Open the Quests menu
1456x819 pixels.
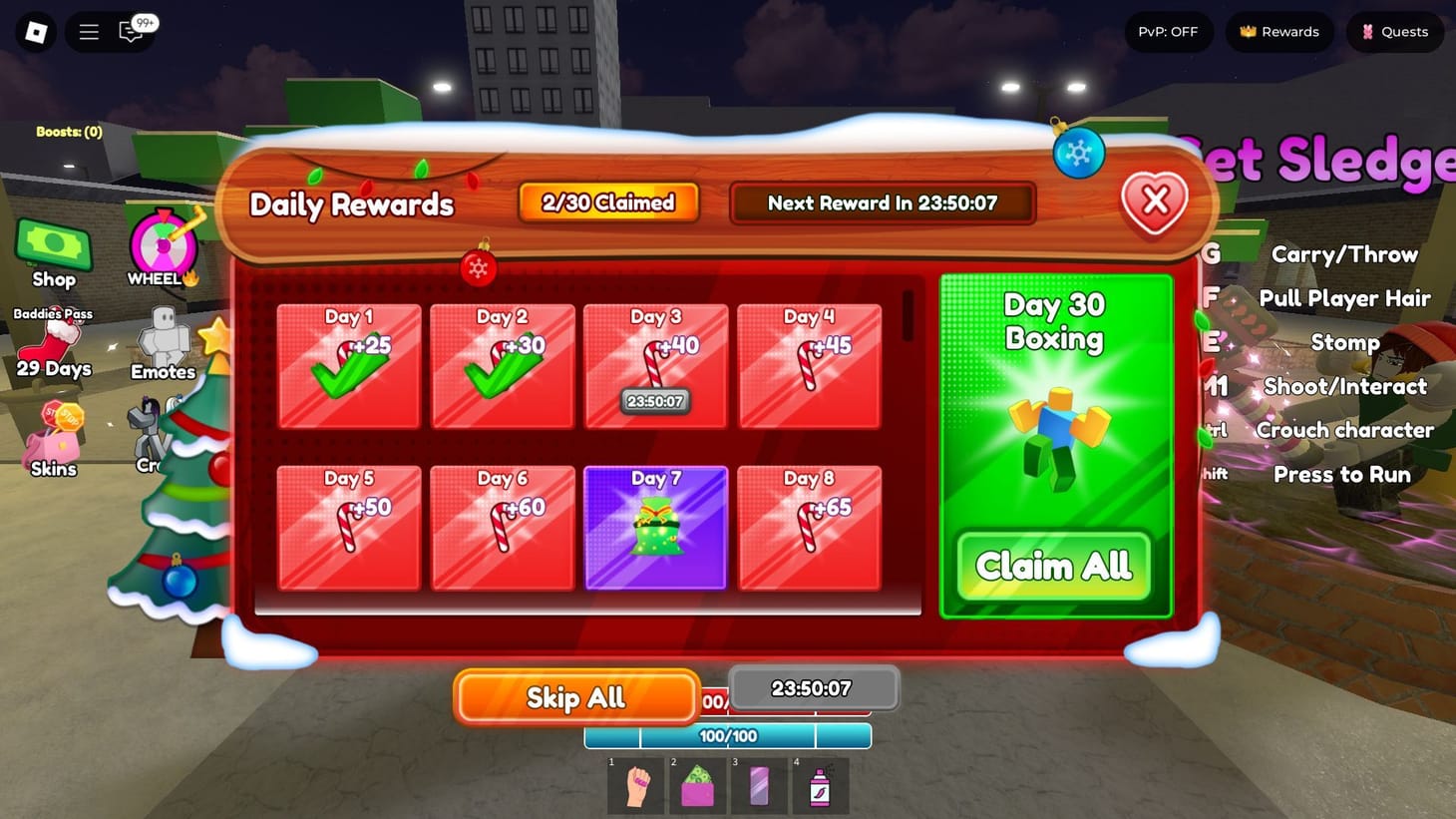click(x=1394, y=31)
